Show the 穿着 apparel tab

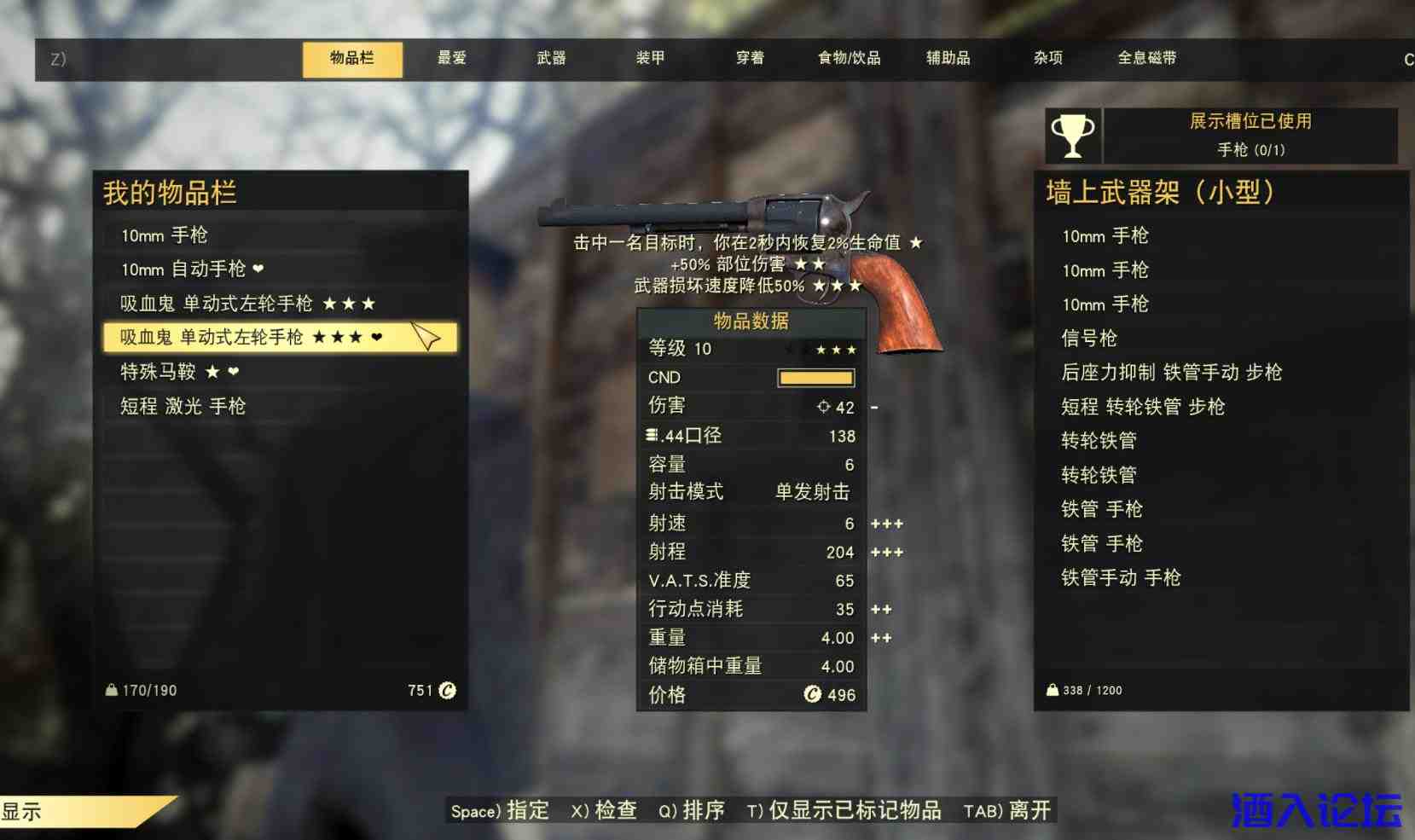click(750, 58)
